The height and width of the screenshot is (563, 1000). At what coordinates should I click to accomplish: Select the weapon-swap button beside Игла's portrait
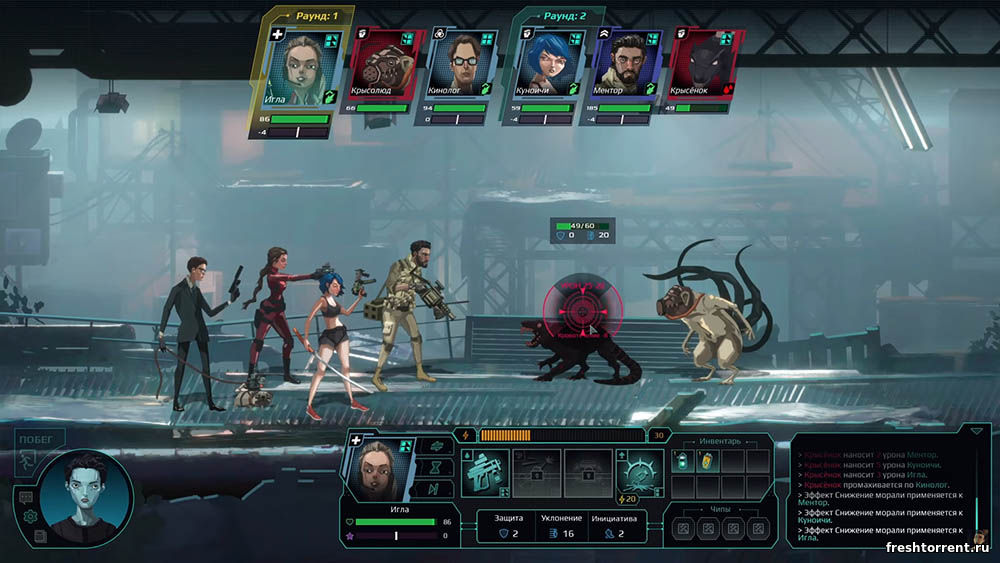tap(433, 446)
